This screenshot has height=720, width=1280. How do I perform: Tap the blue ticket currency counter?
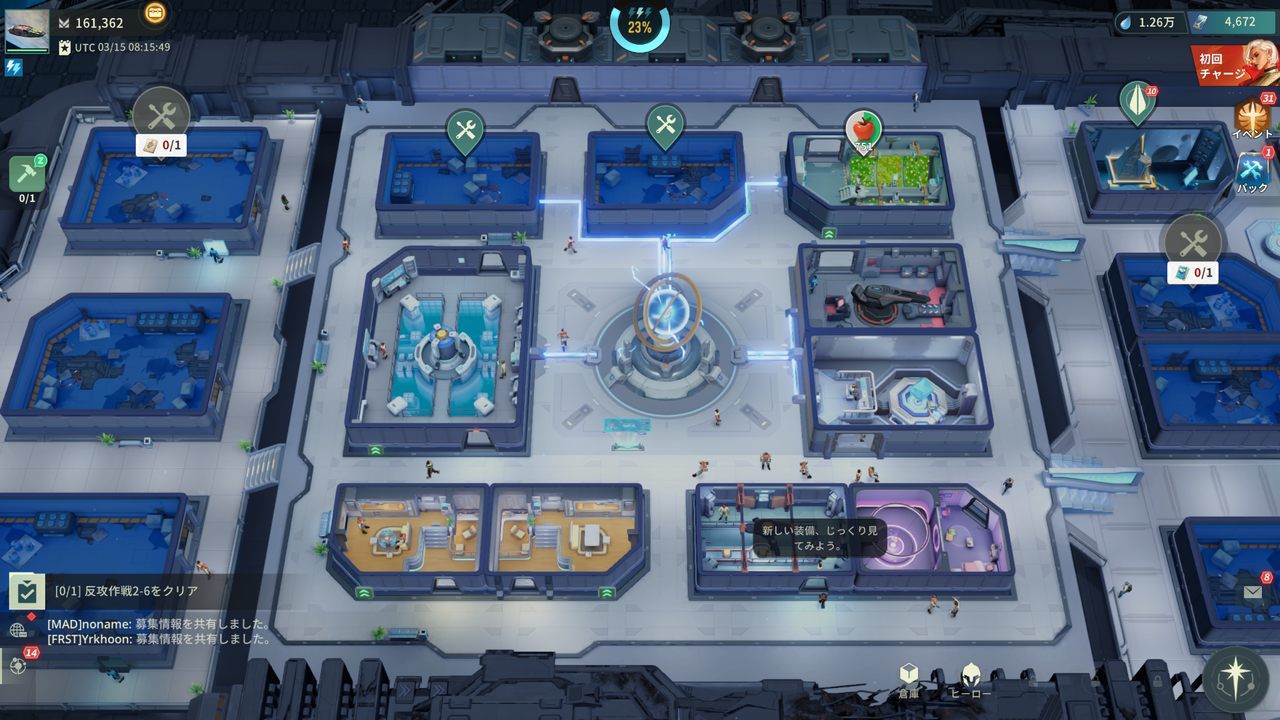tap(1231, 22)
